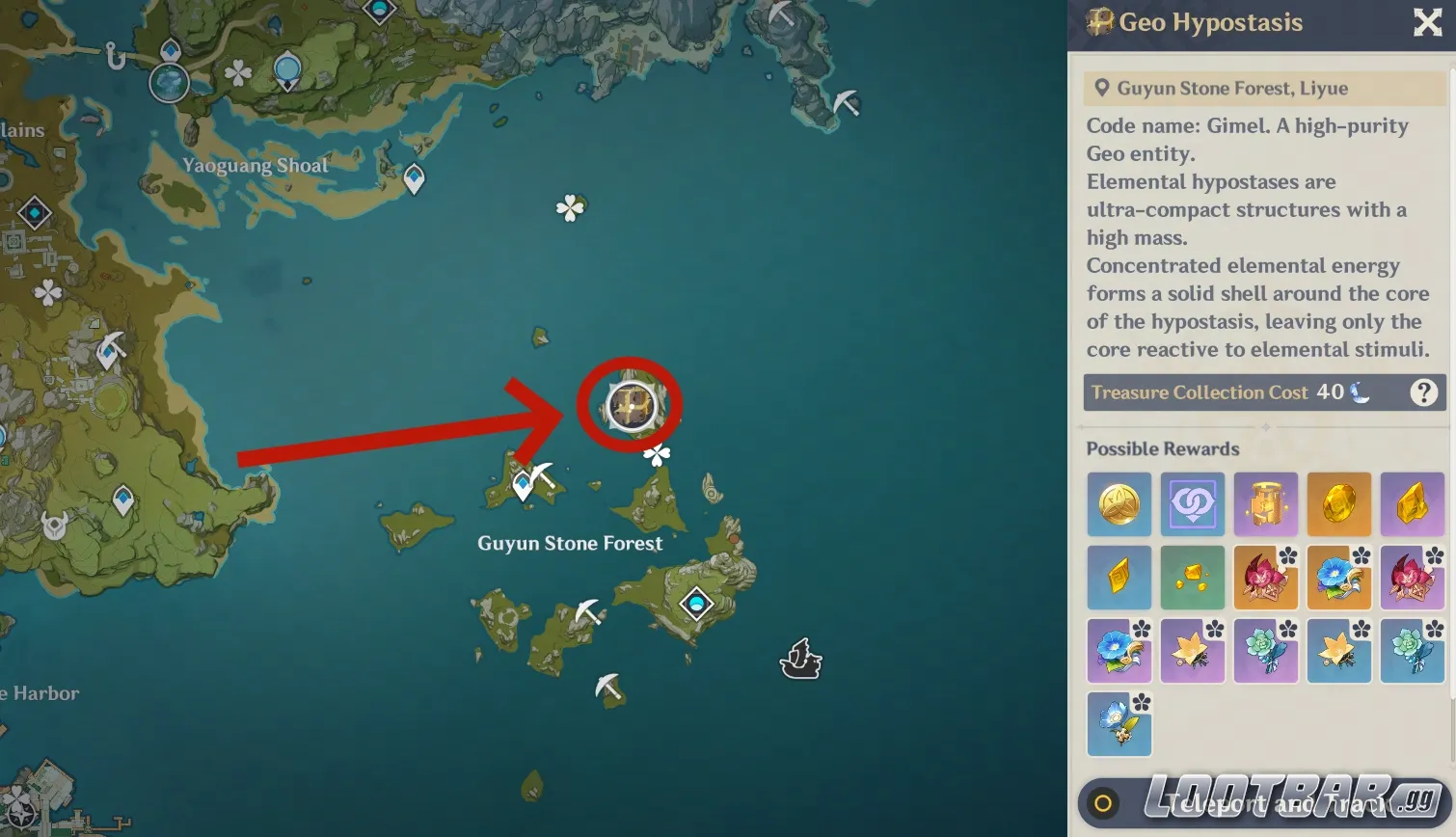Viewport: 1456px width, 837px height.
Task: View the orange-background topaz gemstone reward
Action: pyautogui.click(x=1338, y=504)
